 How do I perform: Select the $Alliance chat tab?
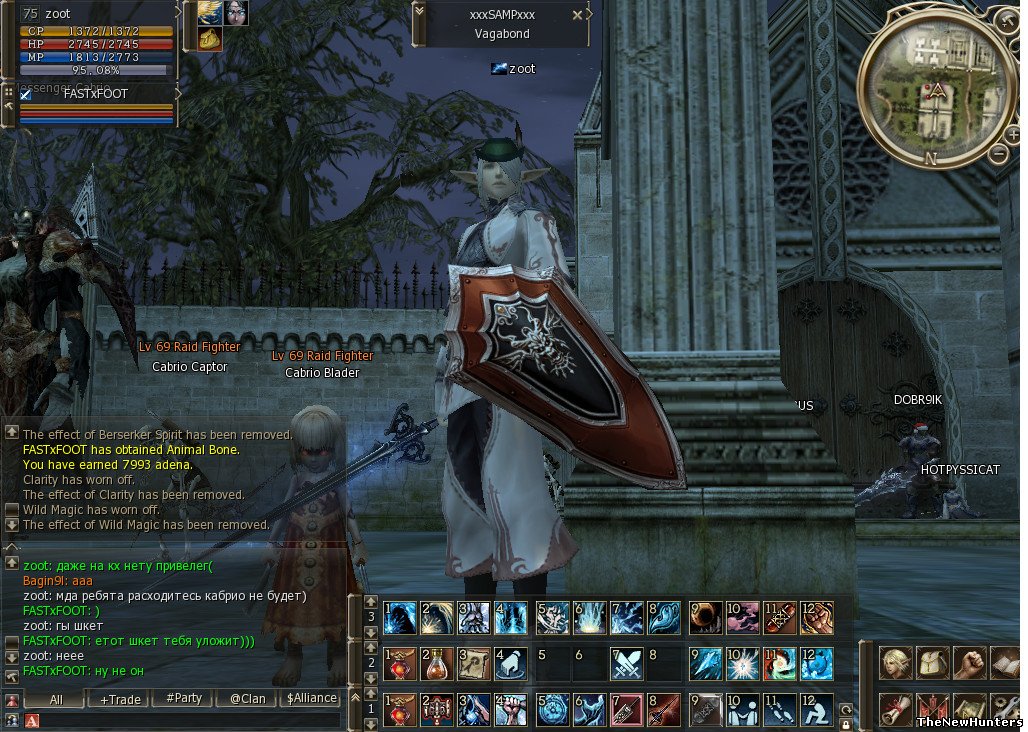pyautogui.click(x=311, y=699)
